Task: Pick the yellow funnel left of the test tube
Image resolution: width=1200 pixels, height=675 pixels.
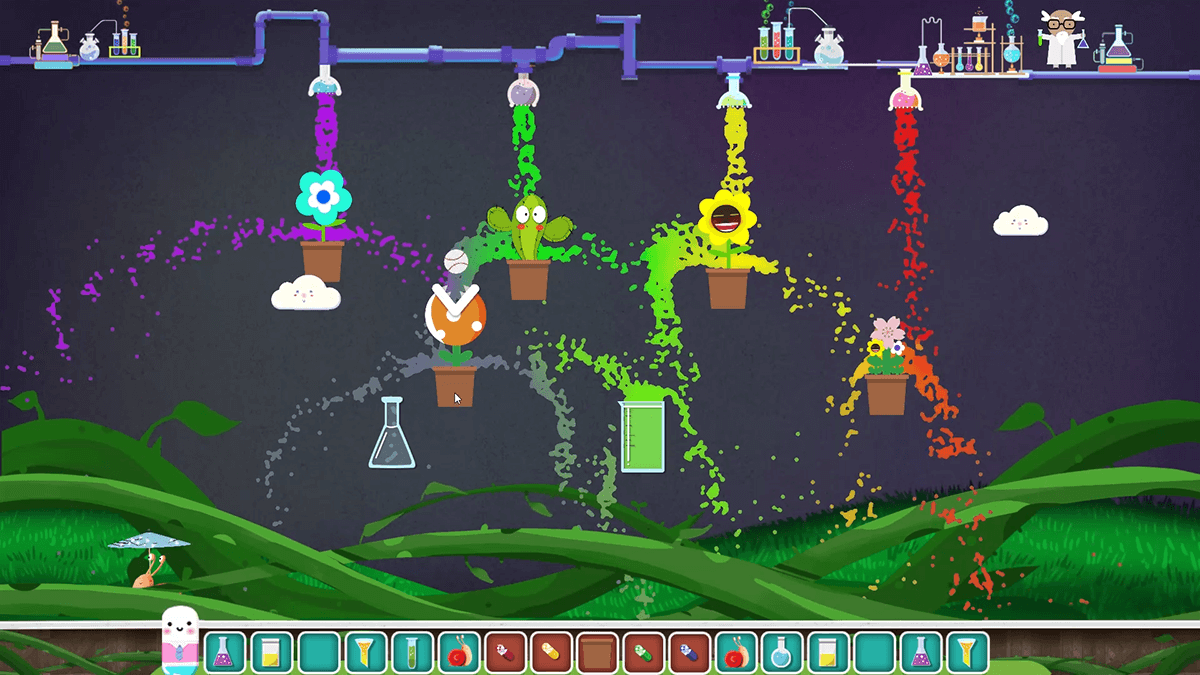Action: click(365, 652)
